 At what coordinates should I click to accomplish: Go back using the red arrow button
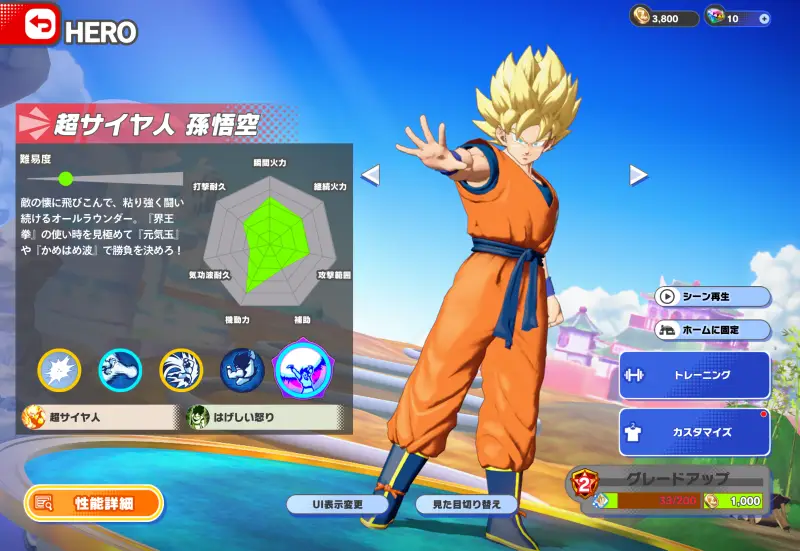[x=29, y=25]
